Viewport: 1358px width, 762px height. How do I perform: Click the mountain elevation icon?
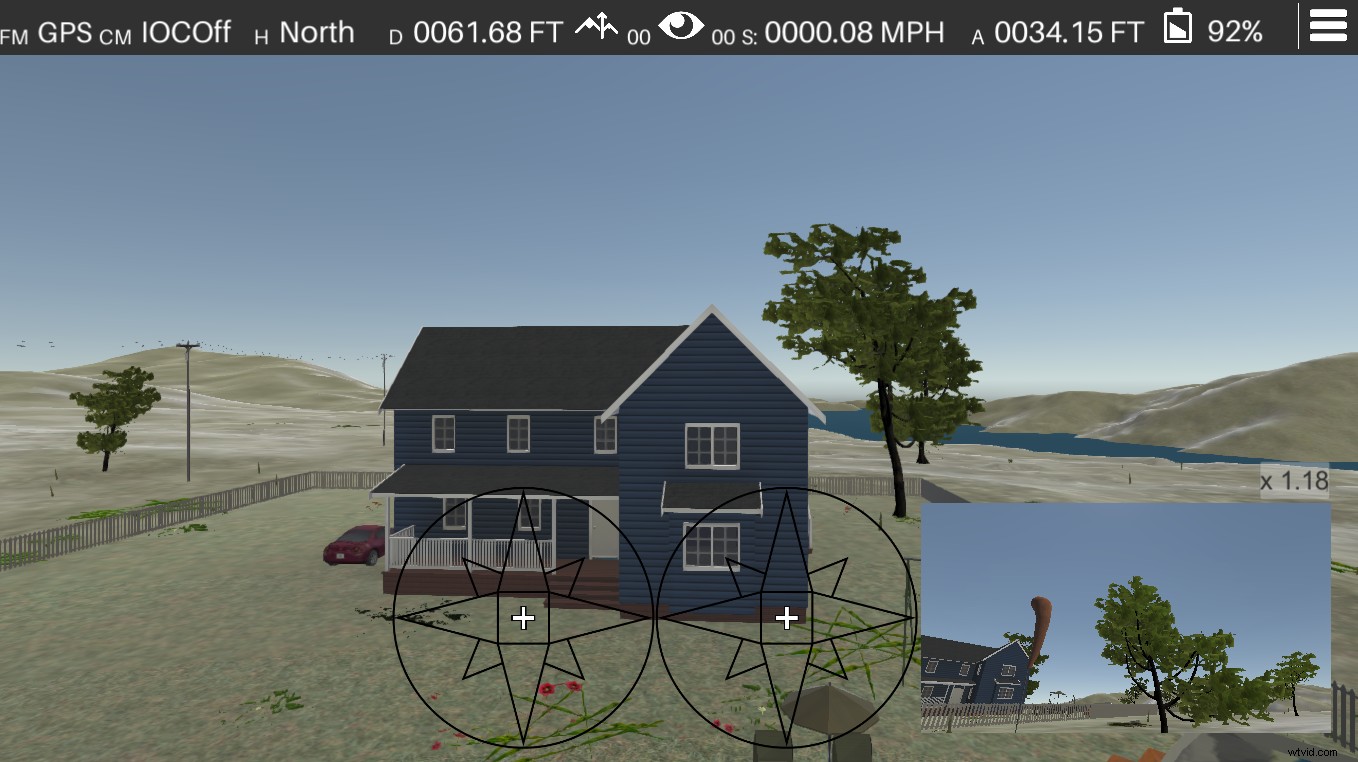596,27
